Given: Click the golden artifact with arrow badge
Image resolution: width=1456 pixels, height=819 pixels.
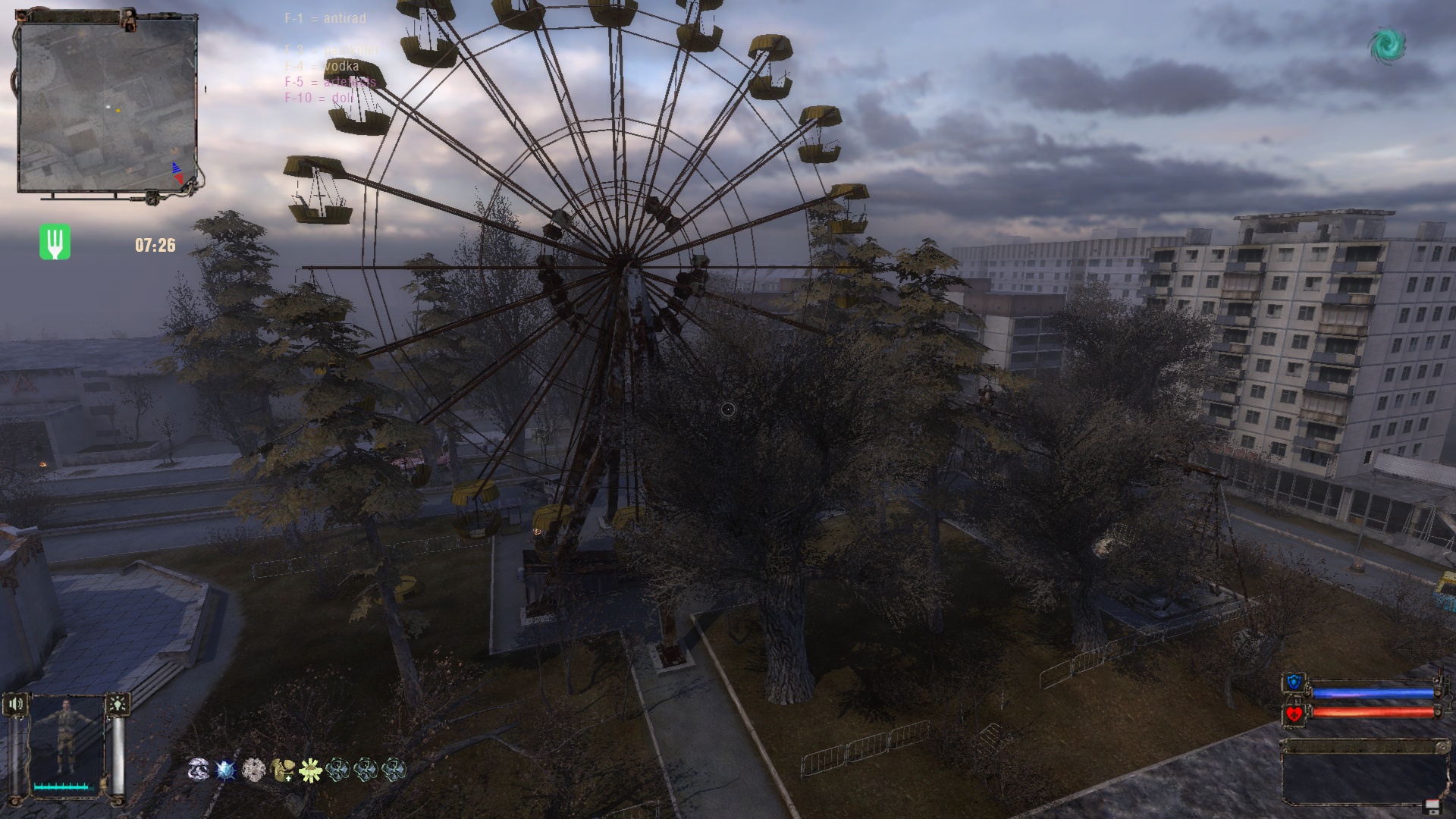Looking at the screenshot, I should (282, 769).
